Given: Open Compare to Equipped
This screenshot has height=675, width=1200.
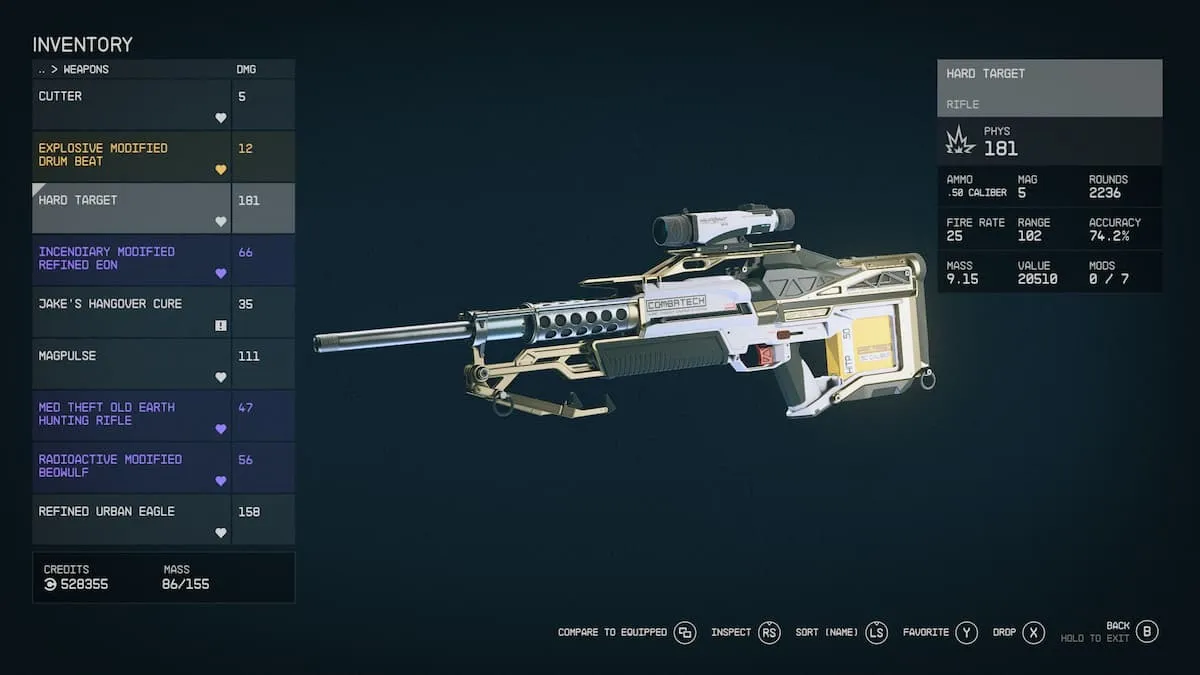Looking at the screenshot, I should point(684,632).
